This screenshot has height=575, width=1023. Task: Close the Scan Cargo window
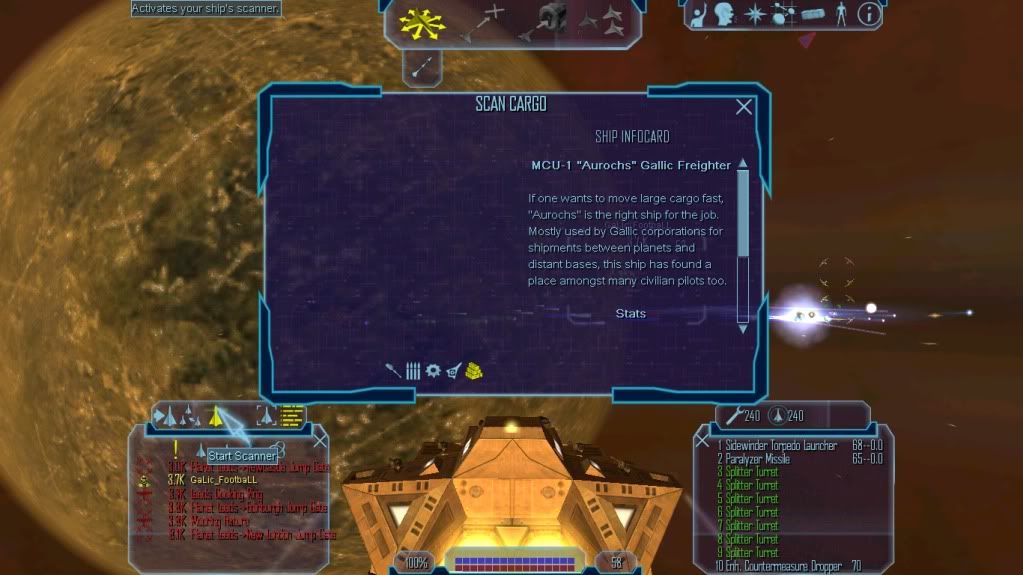coord(744,107)
